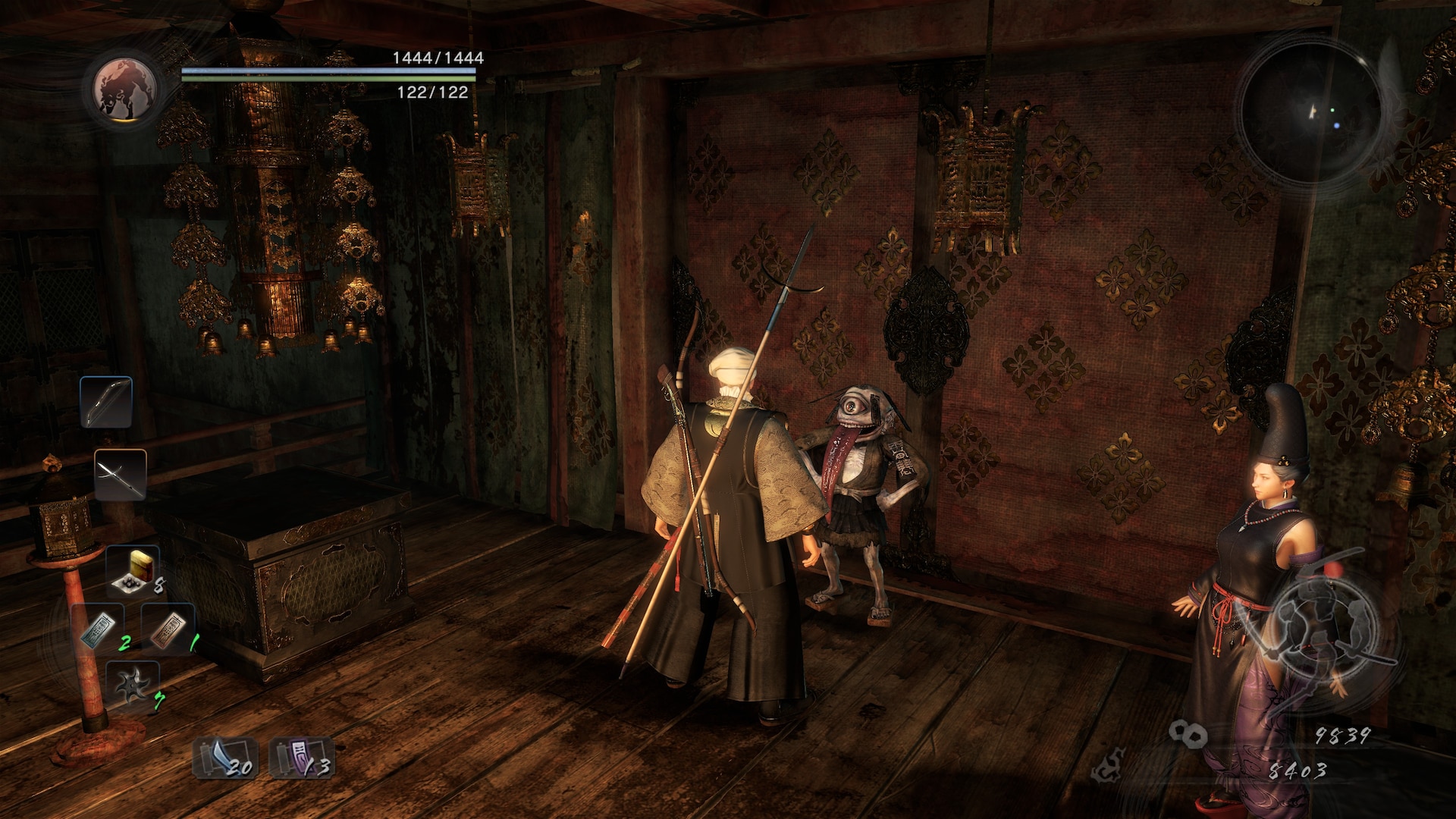Select the shuriken shortcut slot
The height and width of the screenshot is (819, 1456).
coord(133,684)
